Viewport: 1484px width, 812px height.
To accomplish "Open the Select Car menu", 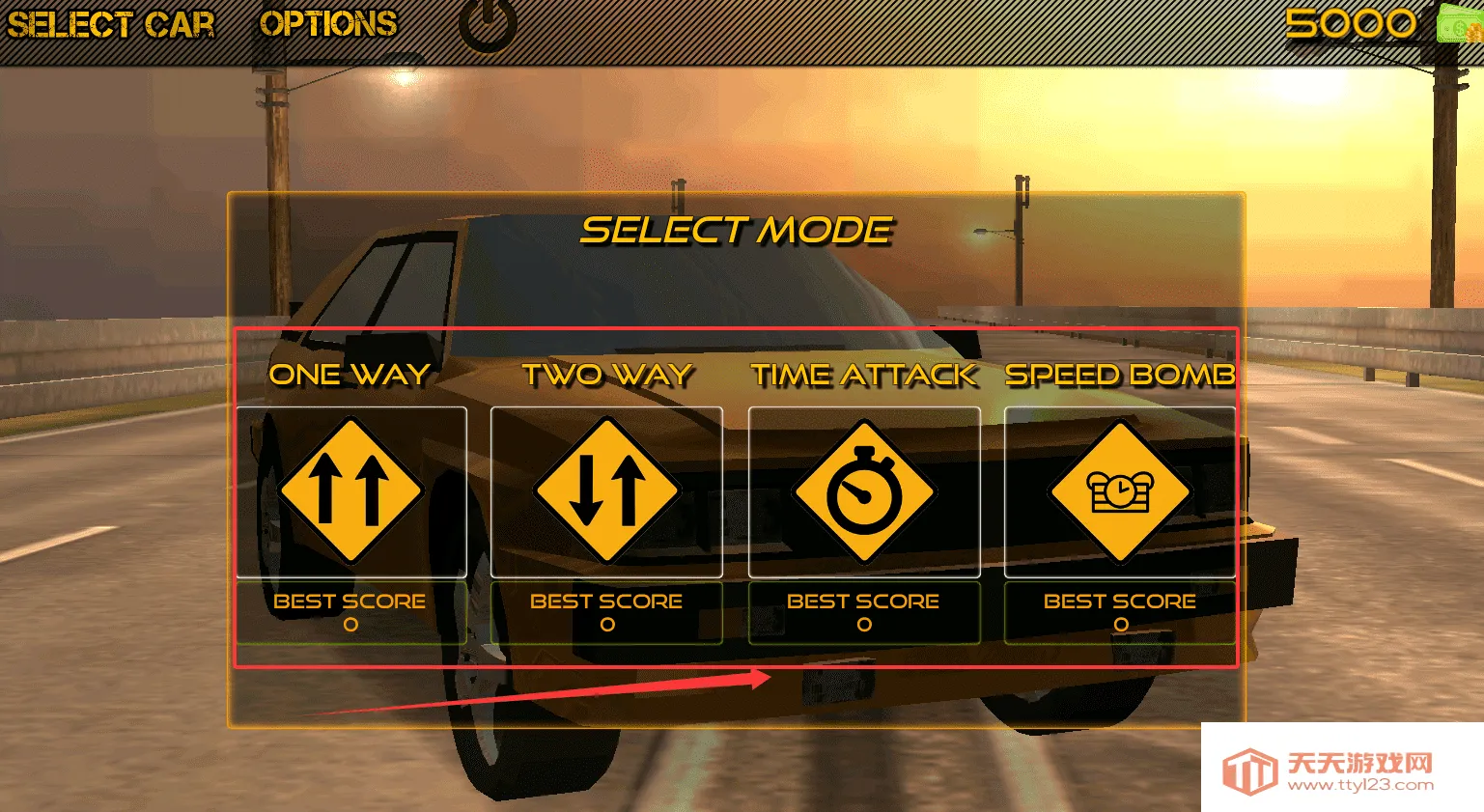I will coord(111,25).
